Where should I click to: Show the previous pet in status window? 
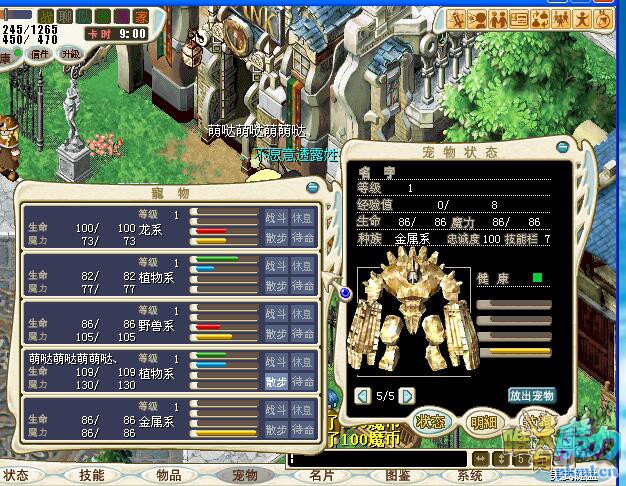pos(362,395)
